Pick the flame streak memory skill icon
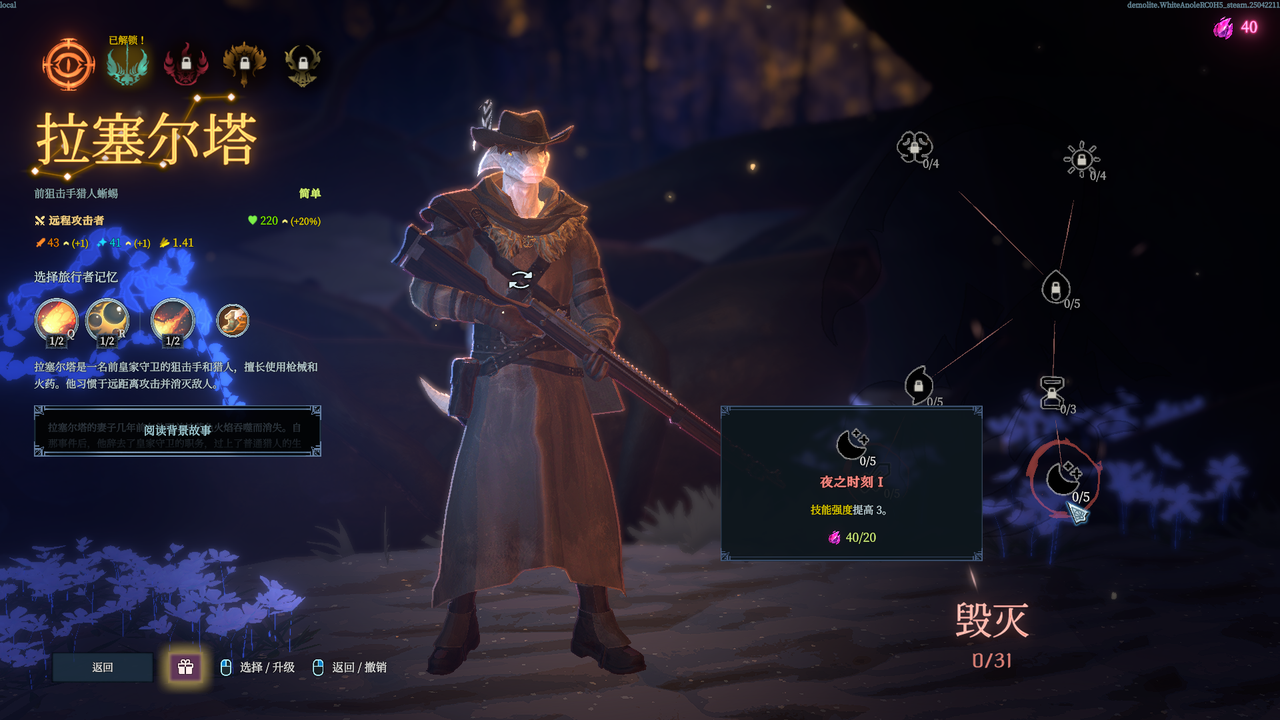 (x=172, y=321)
